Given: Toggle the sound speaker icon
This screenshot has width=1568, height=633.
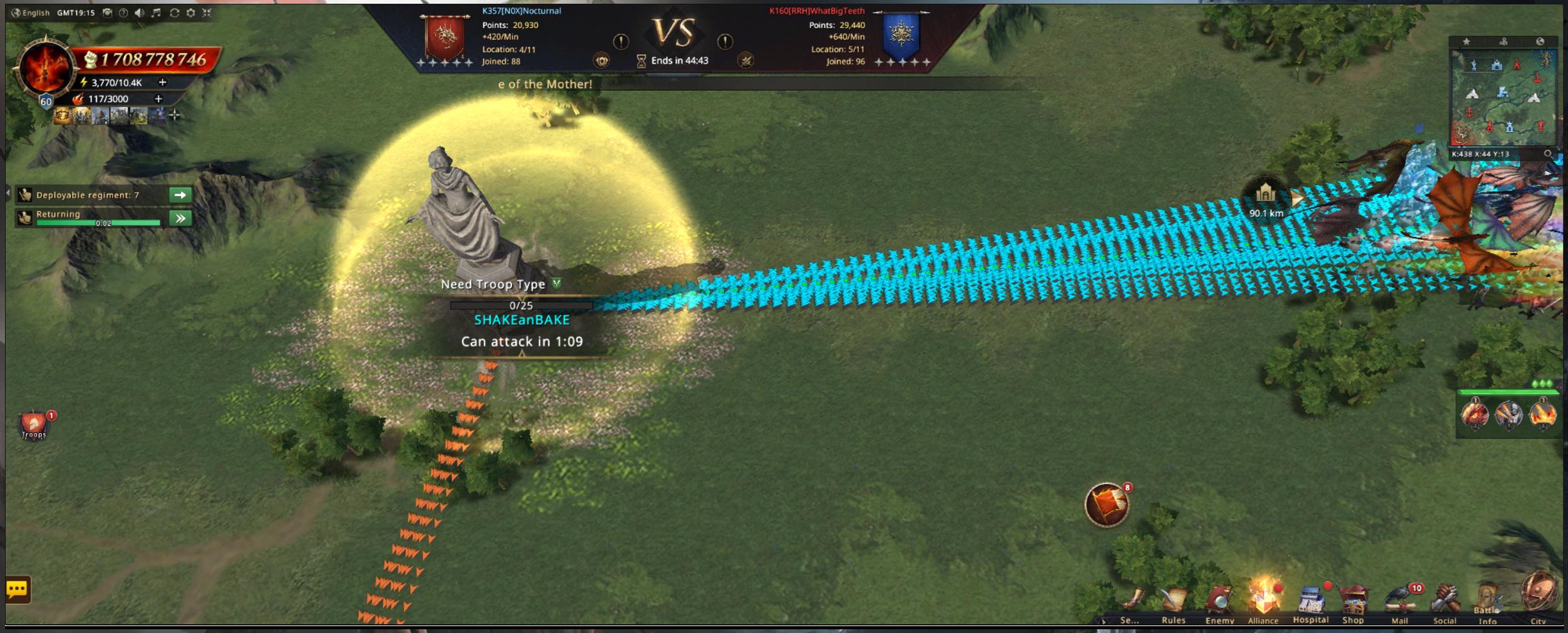Looking at the screenshot, I should click(x=140, y=13).
